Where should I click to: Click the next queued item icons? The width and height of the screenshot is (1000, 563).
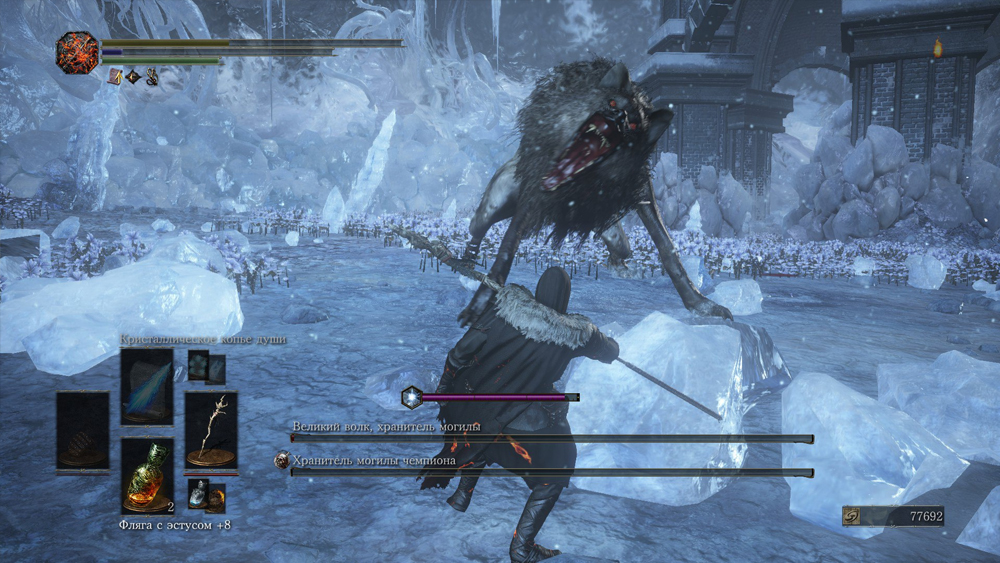point(207,495)
